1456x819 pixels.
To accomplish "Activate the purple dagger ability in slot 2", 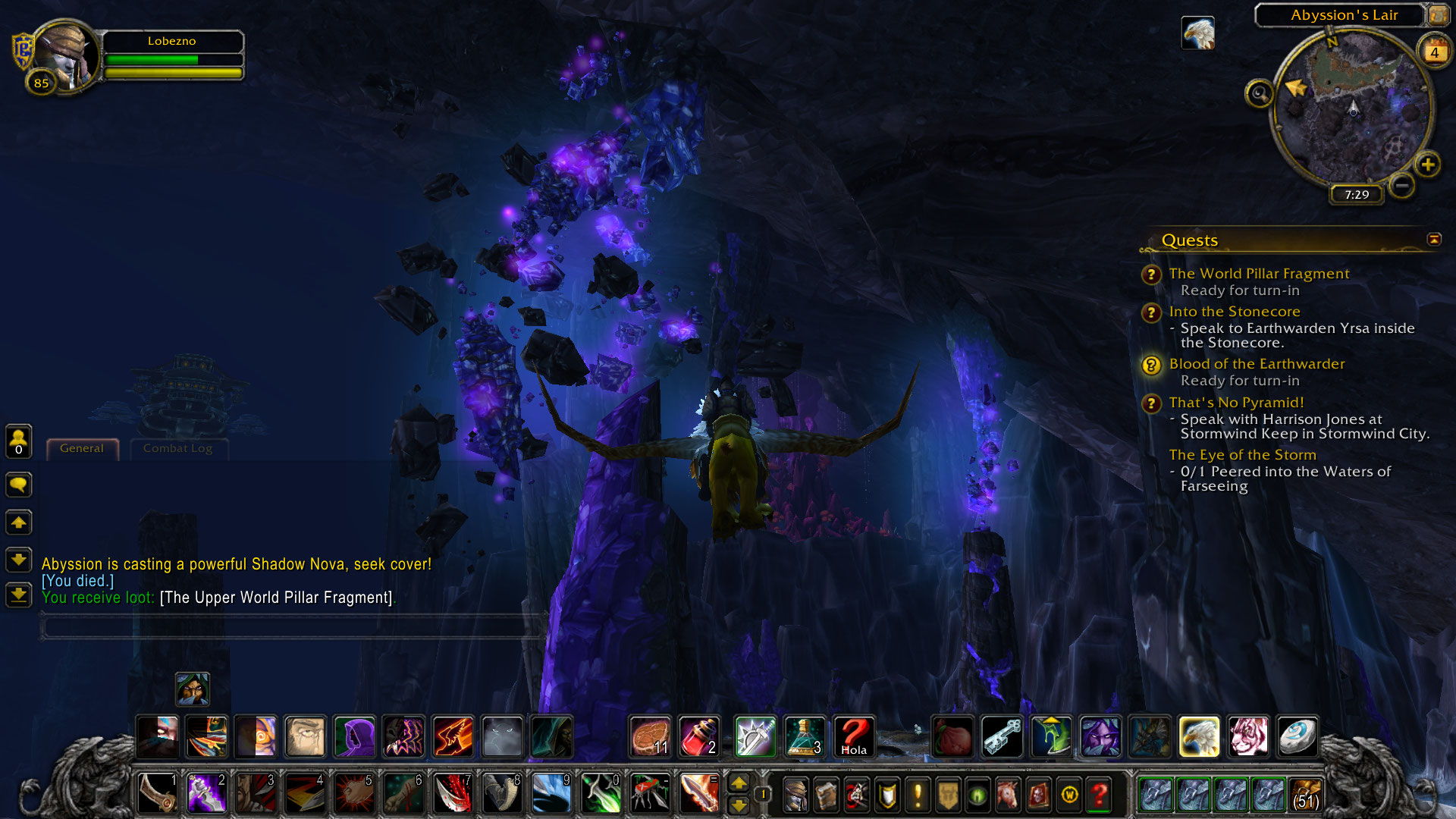I will [x=206, y=793].
